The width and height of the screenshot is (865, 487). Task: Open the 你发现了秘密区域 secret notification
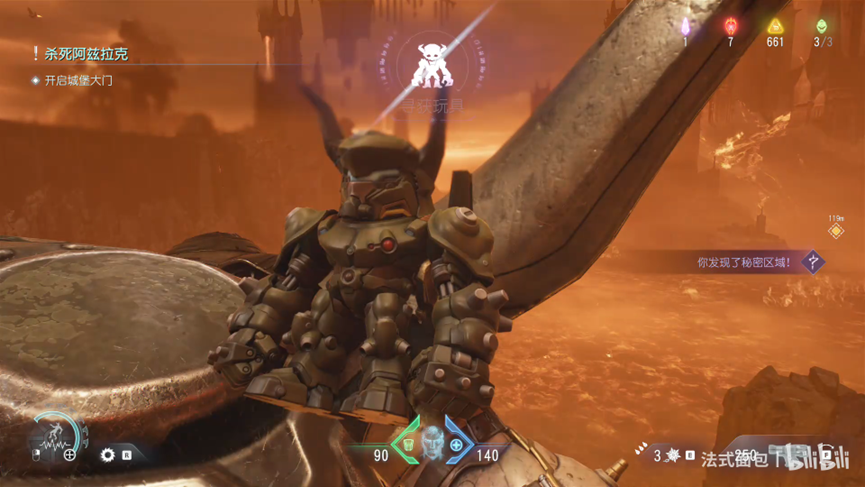pyautogui.click(x=744, y=262)
